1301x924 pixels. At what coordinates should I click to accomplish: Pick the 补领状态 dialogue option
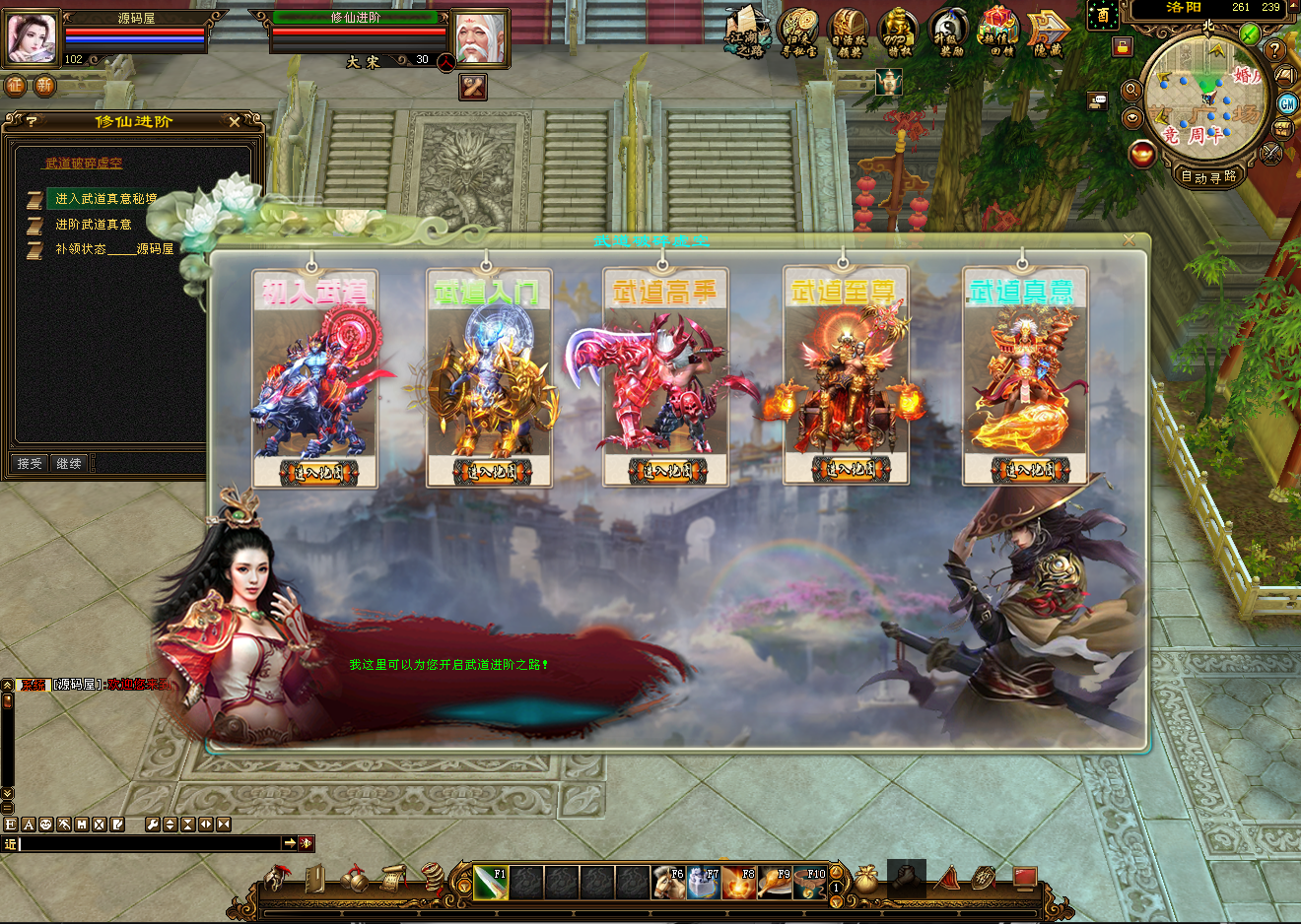click(113, 249)
